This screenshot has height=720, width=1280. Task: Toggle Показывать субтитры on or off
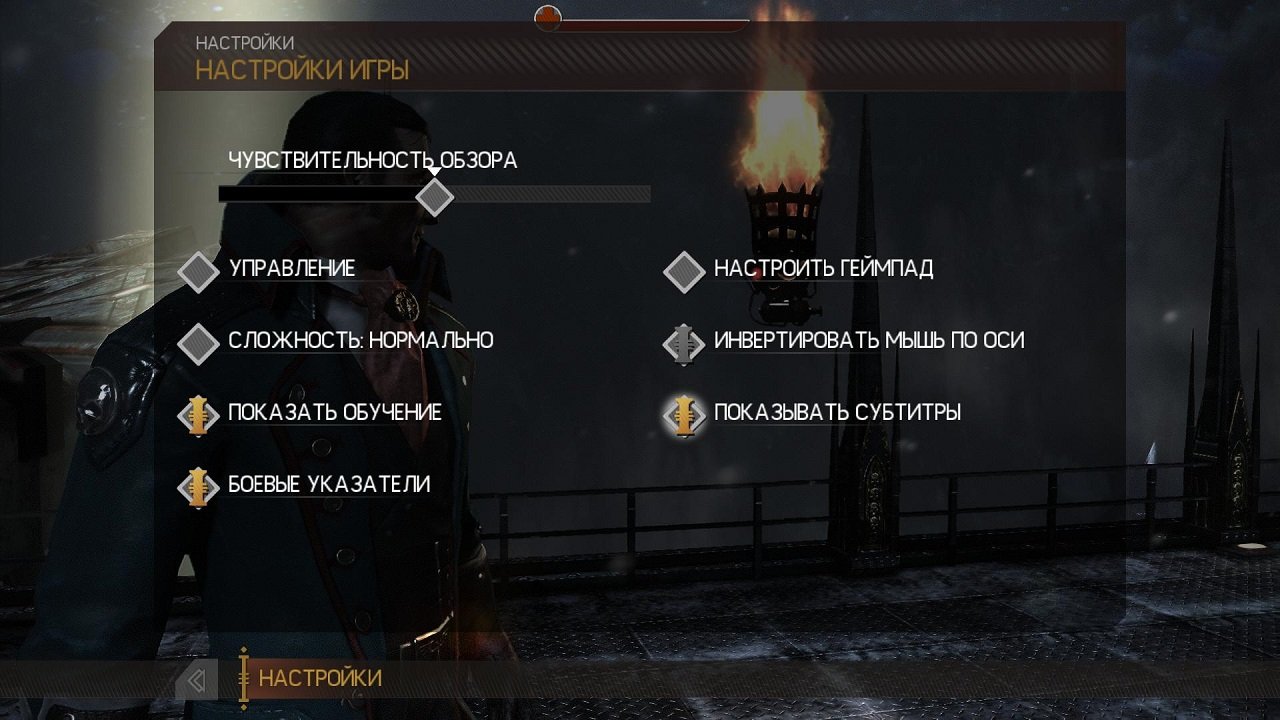click(x=836, y=410)
